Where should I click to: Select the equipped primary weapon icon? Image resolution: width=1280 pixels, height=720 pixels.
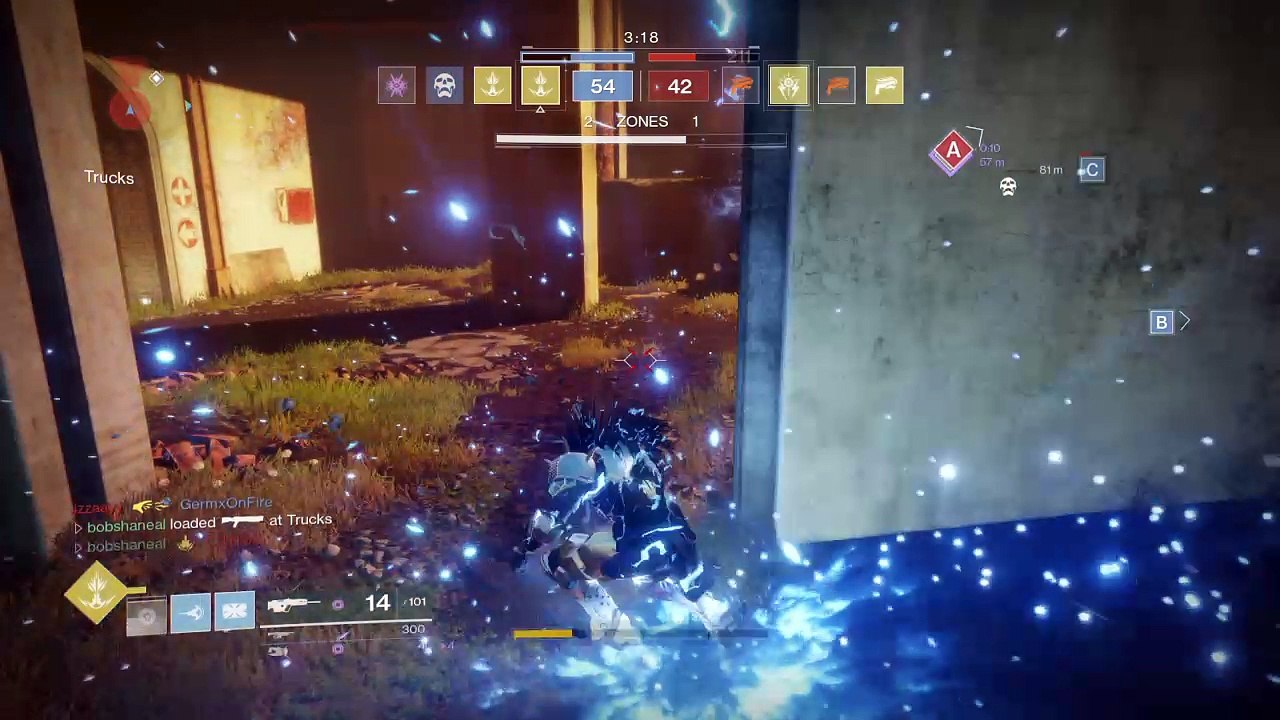click(x=294, y=604)
